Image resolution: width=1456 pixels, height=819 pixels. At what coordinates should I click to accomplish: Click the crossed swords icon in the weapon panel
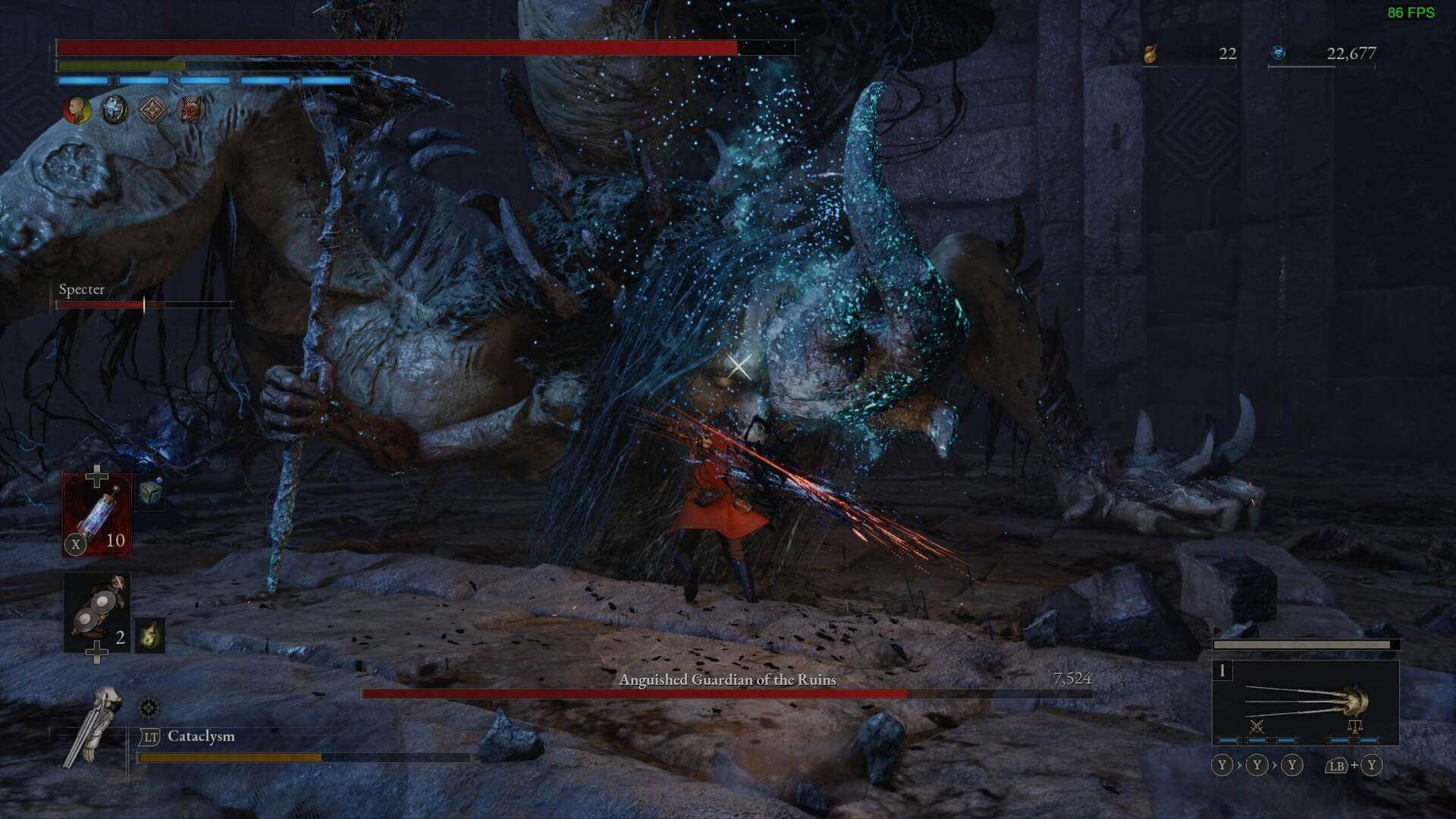click(1256, 726)
